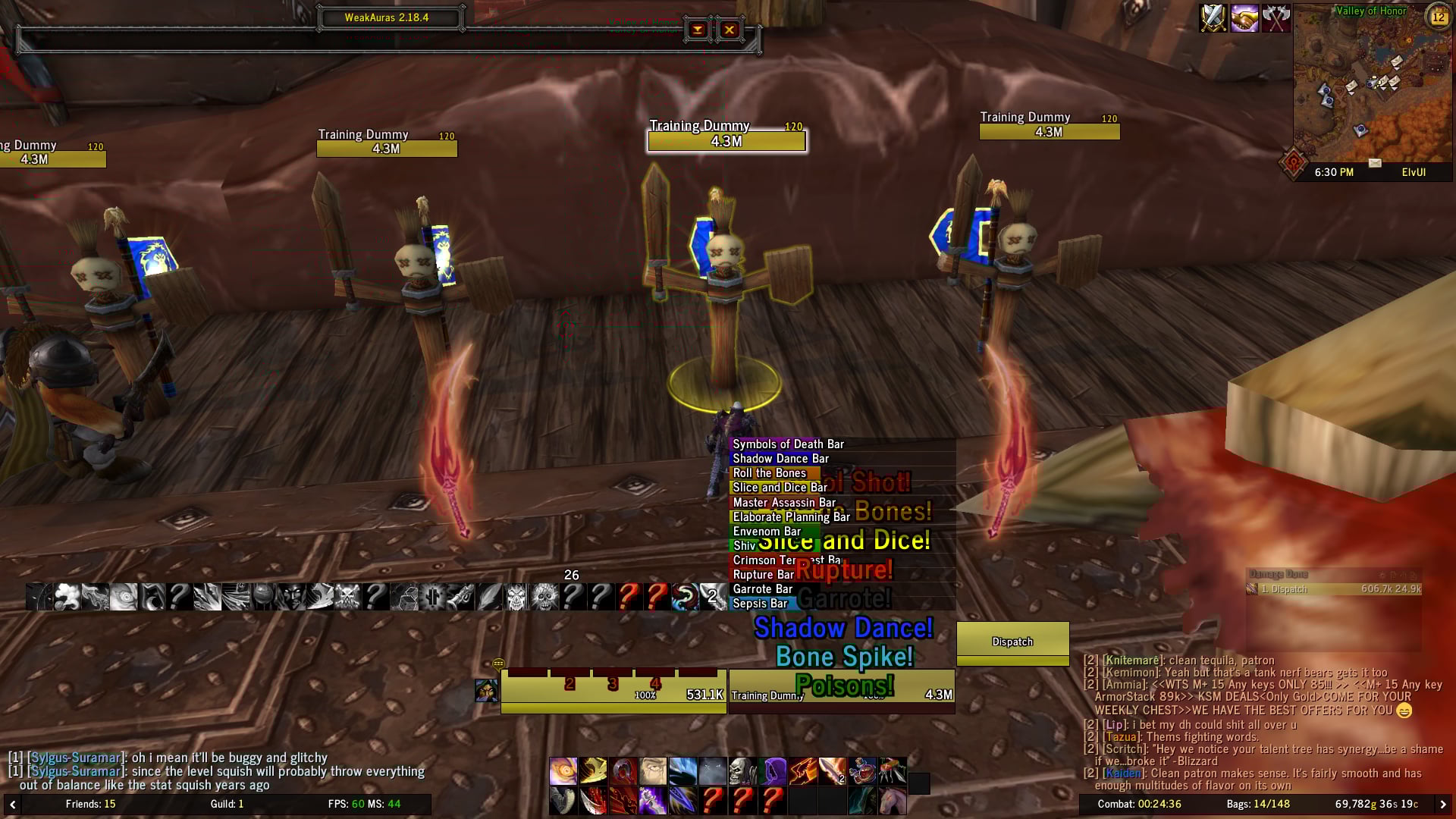Click the crossed axes buff icon
This screenshot has height=819, width=1456.
1276,18
